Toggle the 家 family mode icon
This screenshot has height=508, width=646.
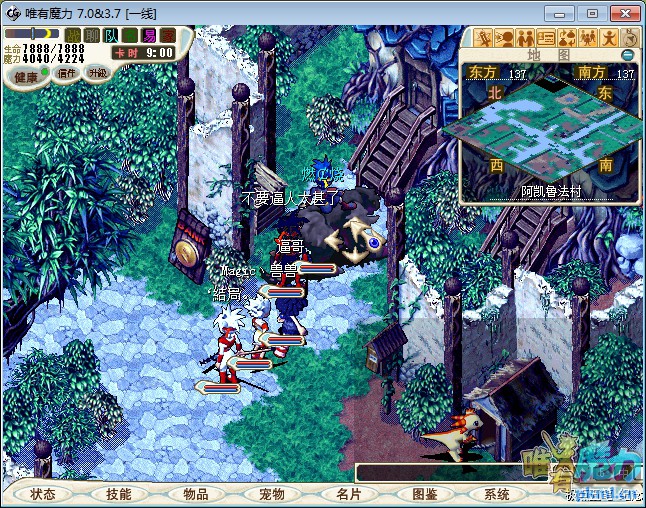(167, 36)
